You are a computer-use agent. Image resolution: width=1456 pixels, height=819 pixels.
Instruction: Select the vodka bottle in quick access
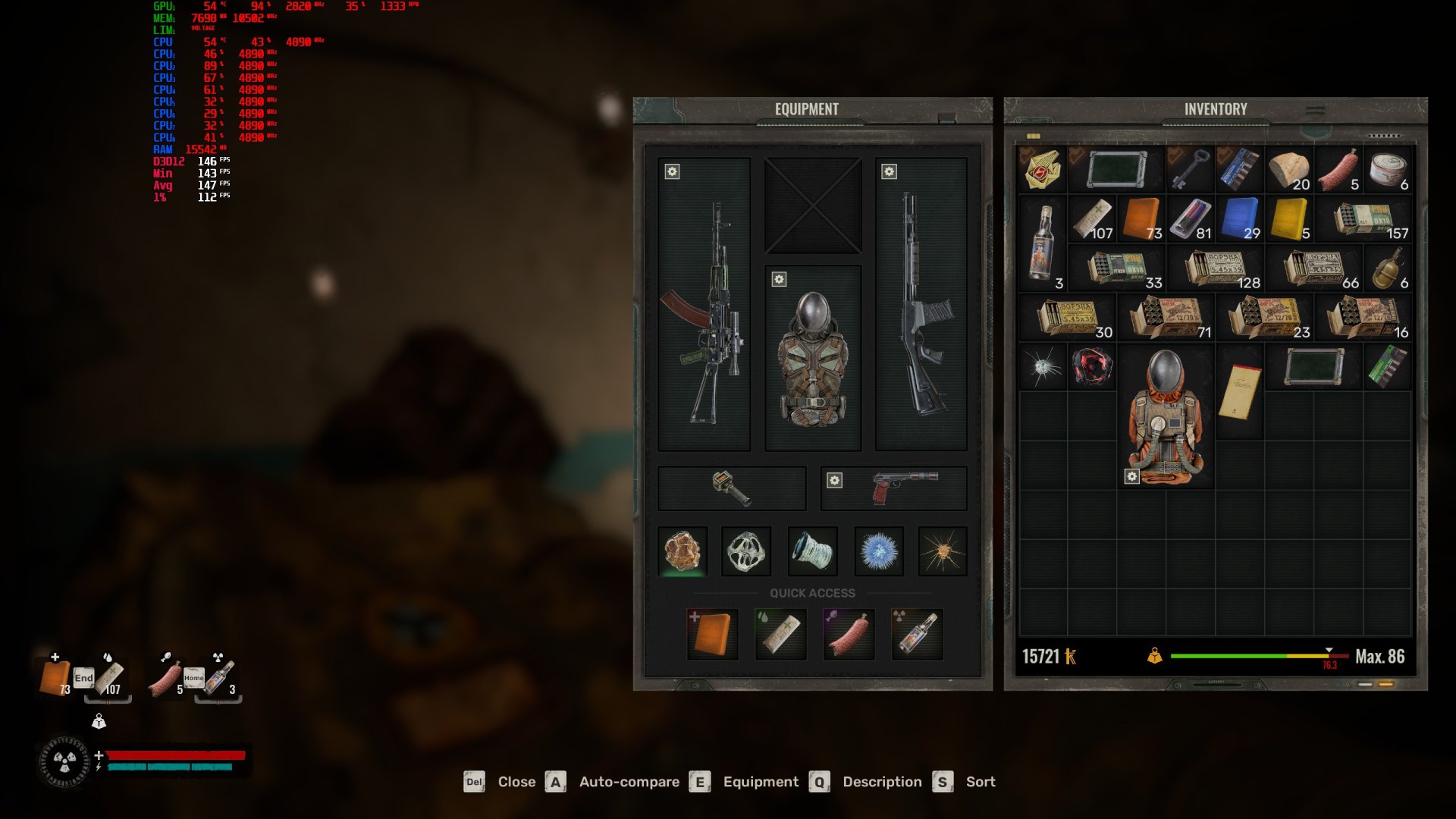tap(917, 634)
